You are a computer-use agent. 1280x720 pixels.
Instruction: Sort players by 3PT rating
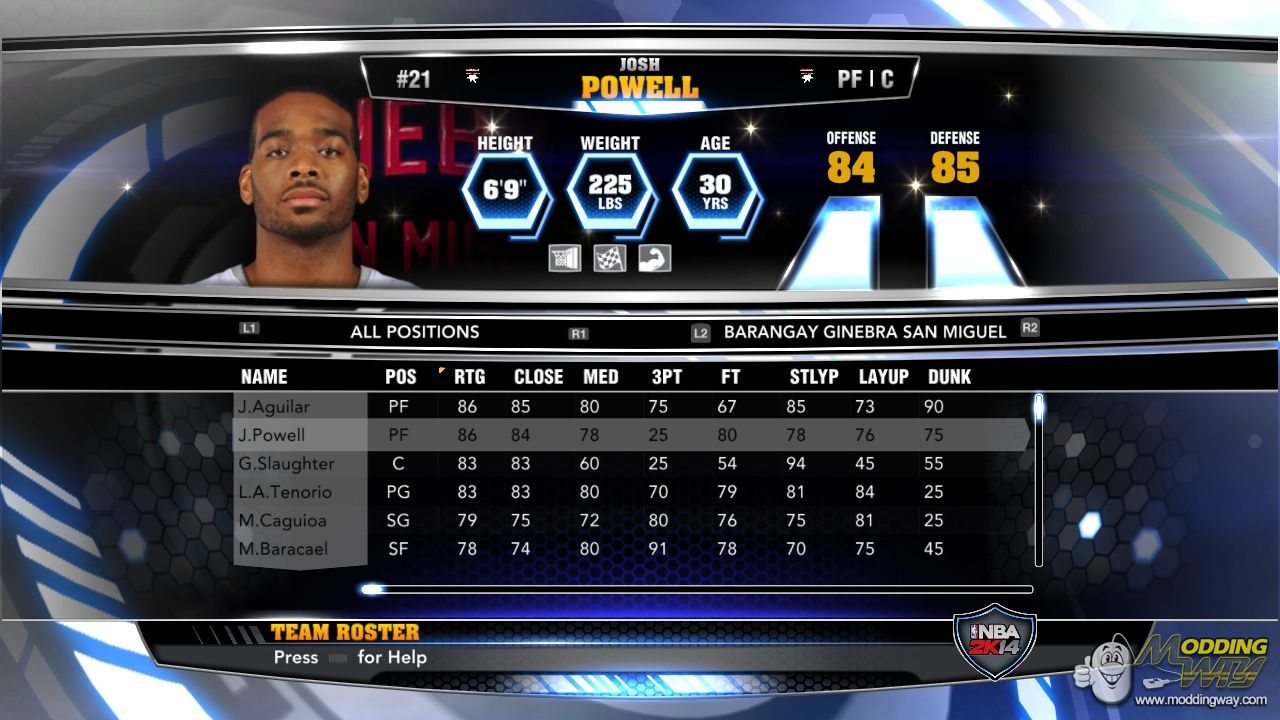(666, 377)
